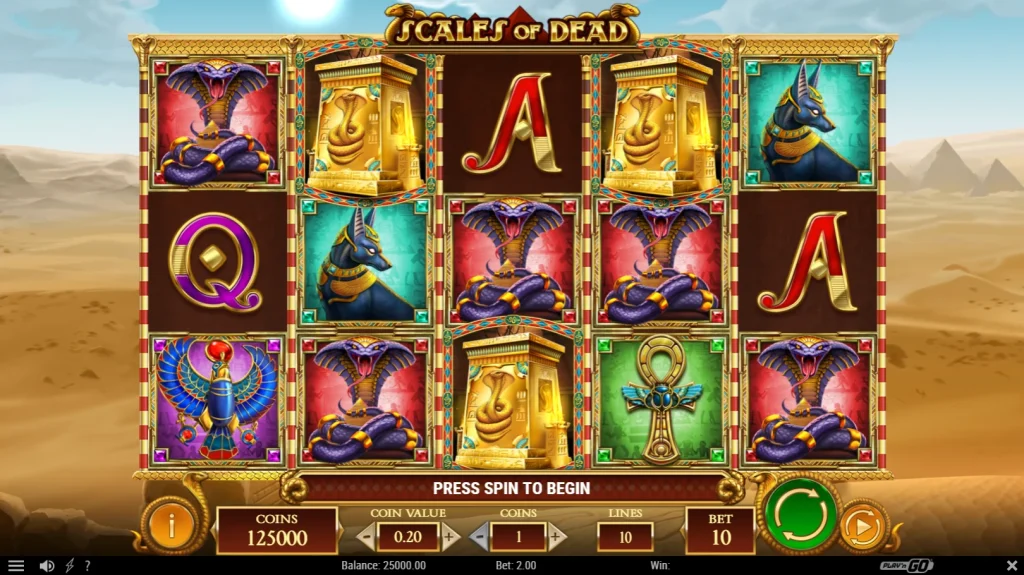Raise the number of coins per line

[556, 536]
